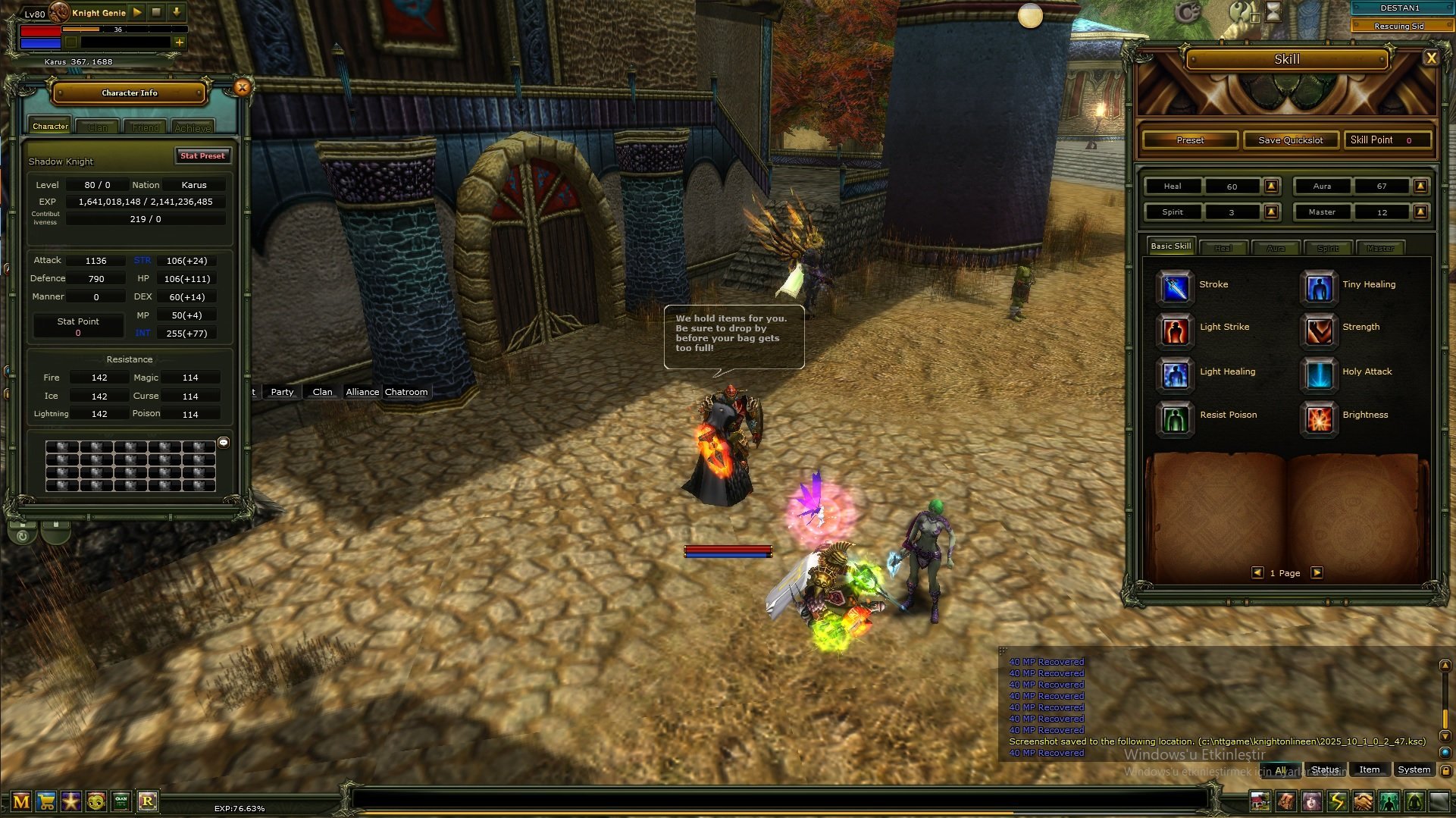
Task: Show the Achieve tab
Action: [x=193, y=127]
